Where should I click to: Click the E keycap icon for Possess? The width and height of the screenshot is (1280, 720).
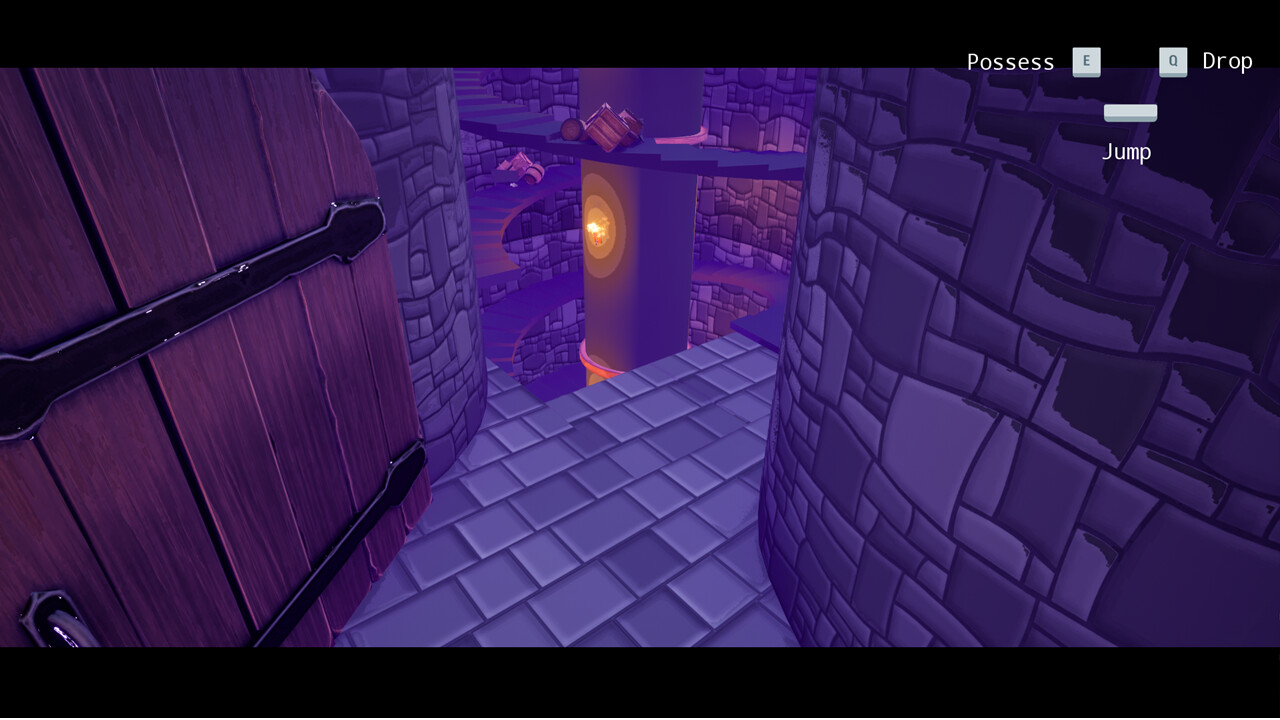click(x=1086, y=61)
